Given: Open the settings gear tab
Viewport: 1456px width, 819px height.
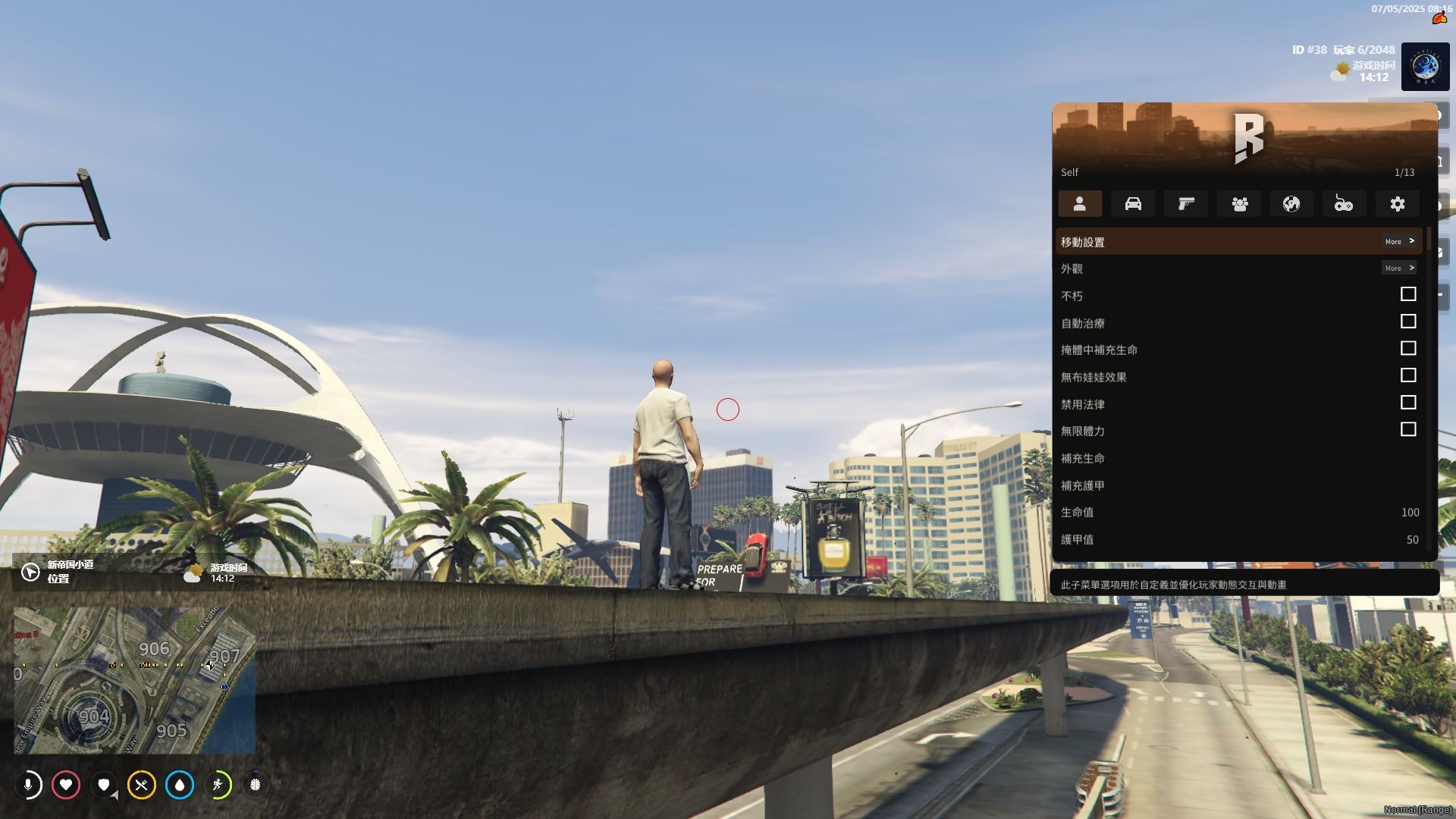Looking at the screenshot, I should coord(1397,204).
